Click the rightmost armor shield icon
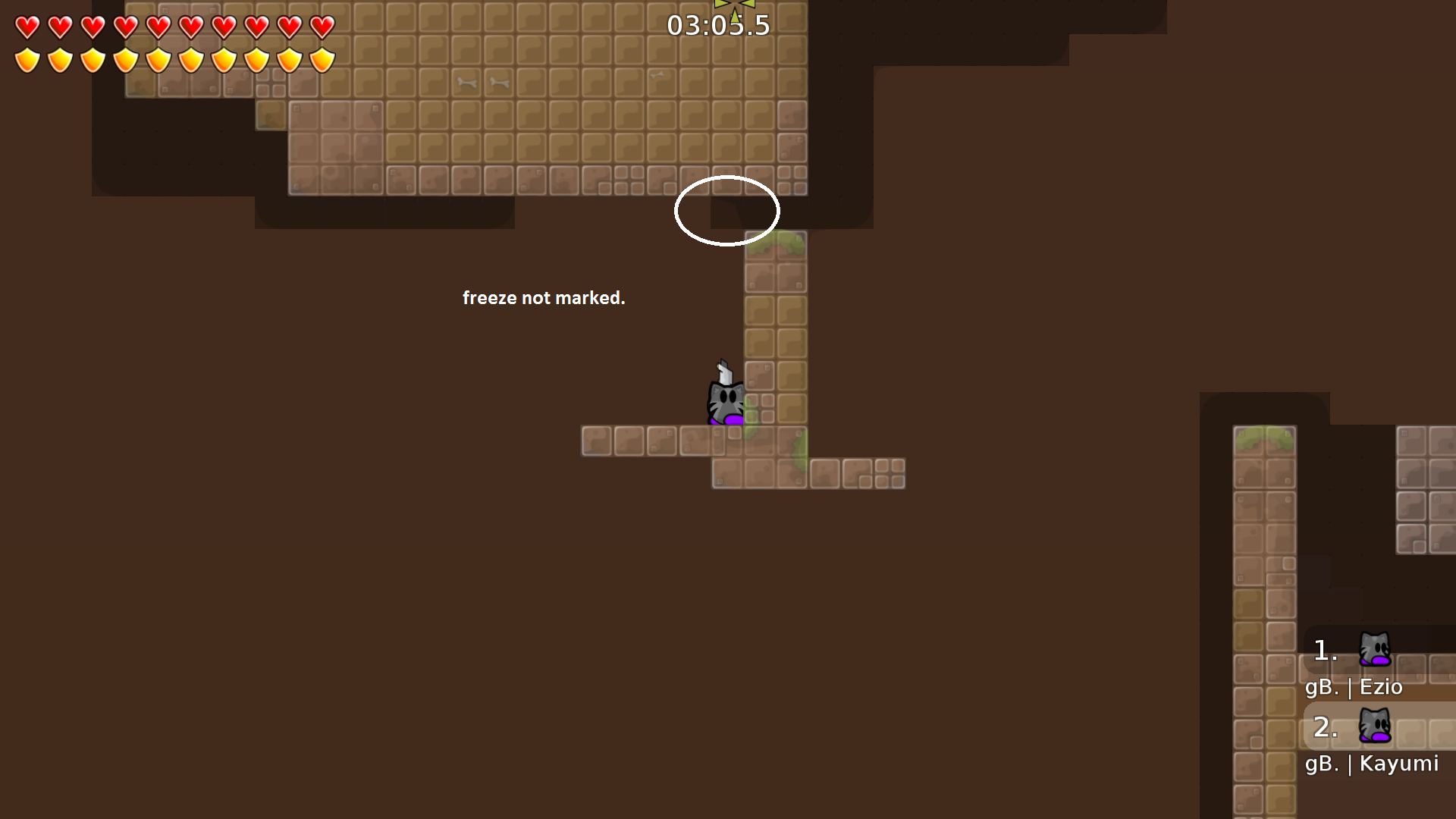This screenshot has height=819, width=1456. click(x=322, y=59)
